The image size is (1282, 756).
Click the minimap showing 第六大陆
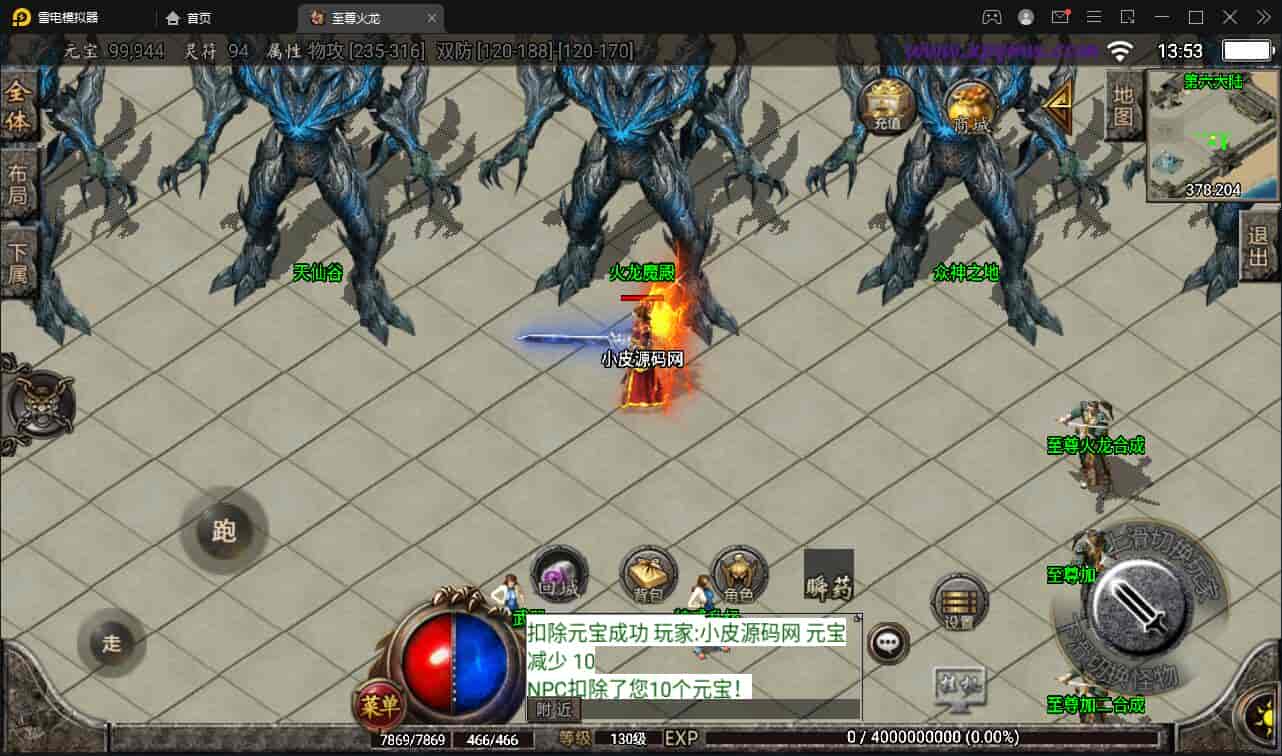click(x=1211, y=135)
